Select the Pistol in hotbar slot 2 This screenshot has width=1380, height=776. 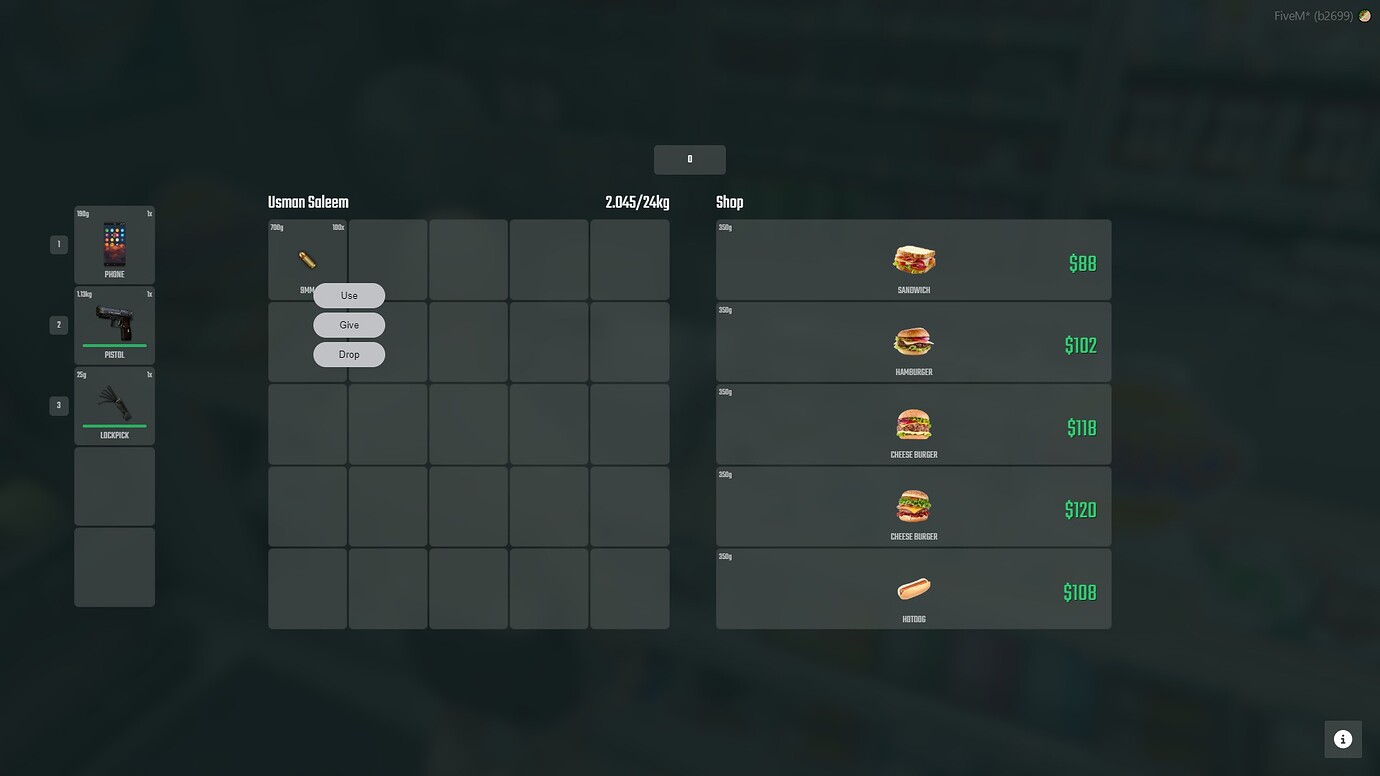point(113,325)
